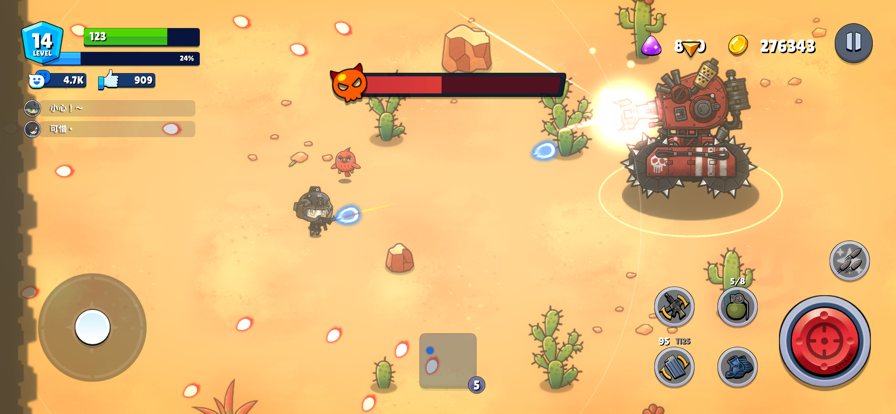Switch weapon with the rifle swap icon

[674, 307]
